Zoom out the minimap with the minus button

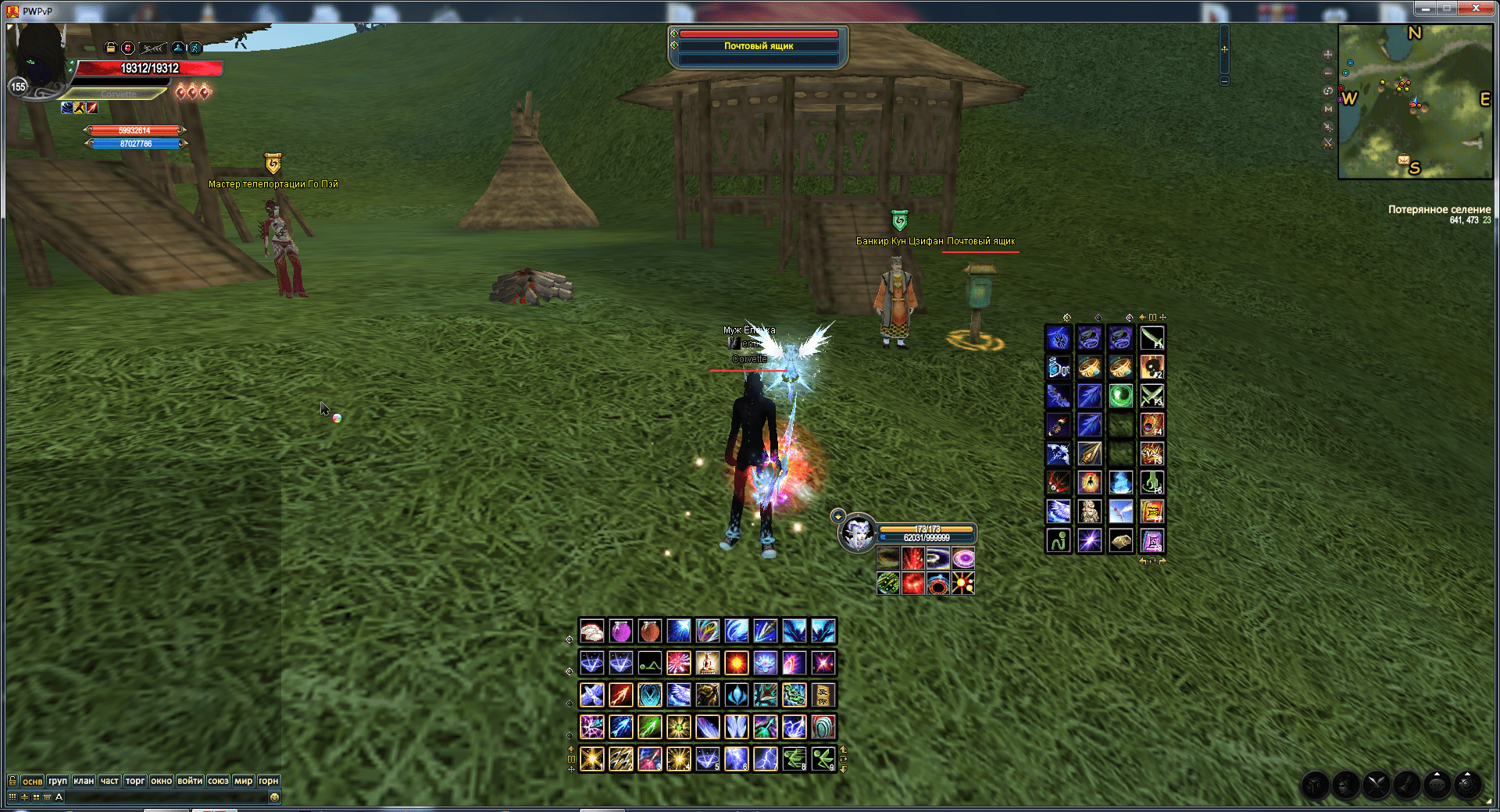click(x=1328, y=73)
